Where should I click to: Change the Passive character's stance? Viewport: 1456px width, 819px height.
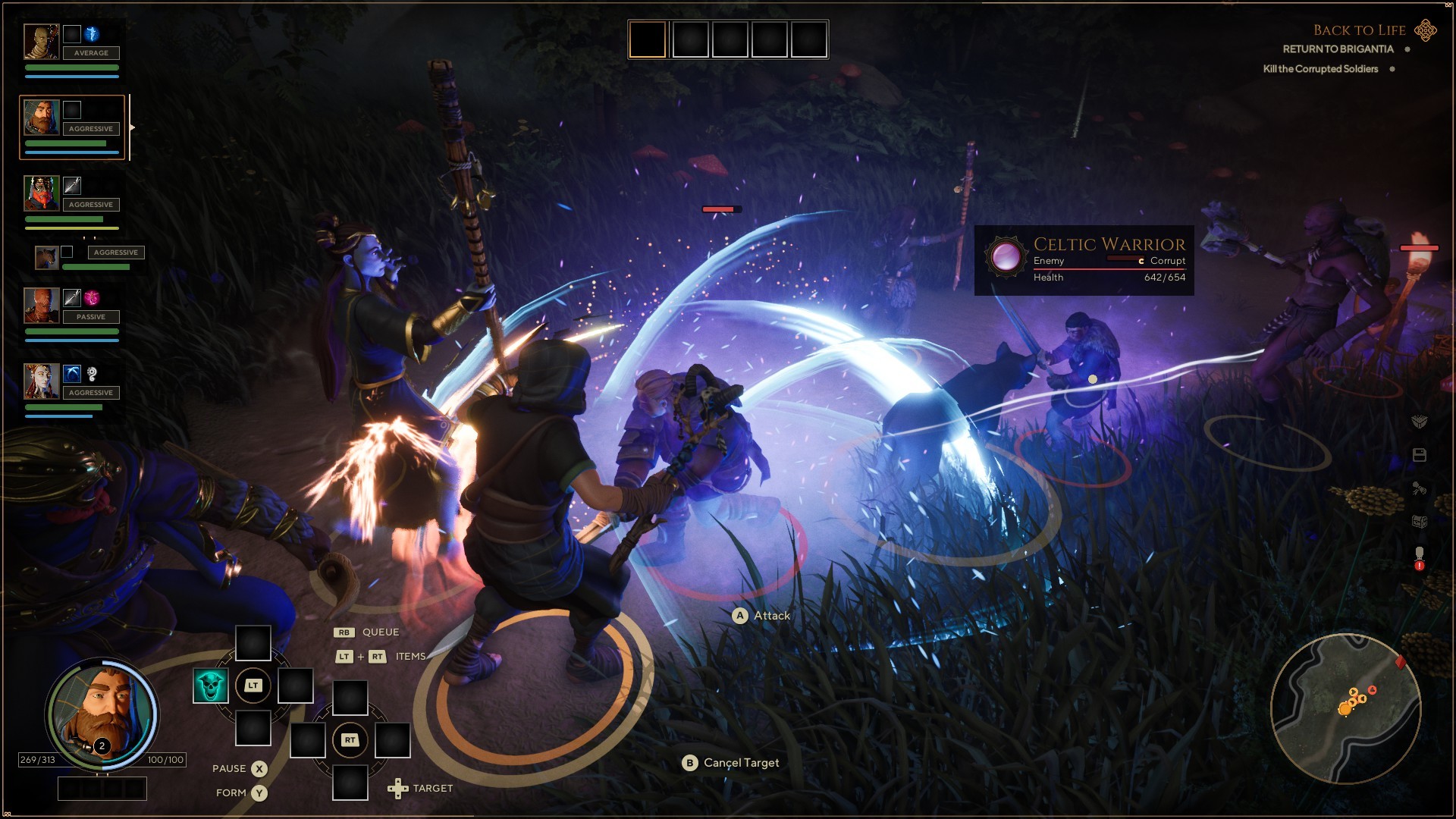tap(90, 316)
